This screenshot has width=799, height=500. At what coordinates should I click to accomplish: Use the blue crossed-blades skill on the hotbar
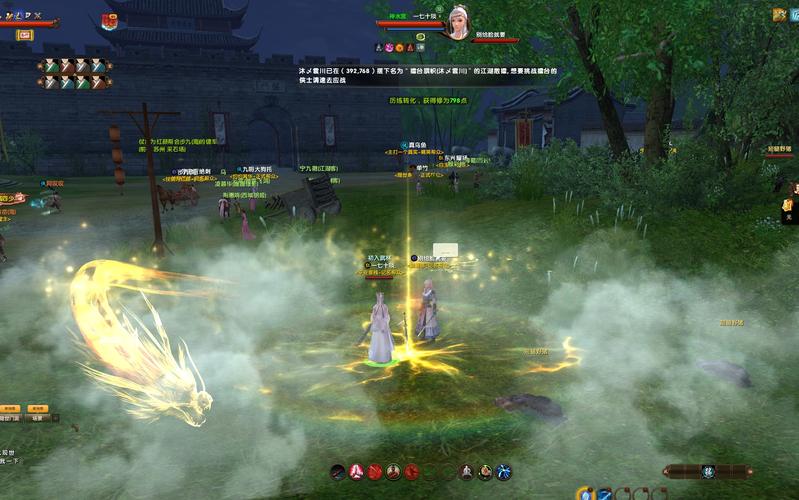505,471
